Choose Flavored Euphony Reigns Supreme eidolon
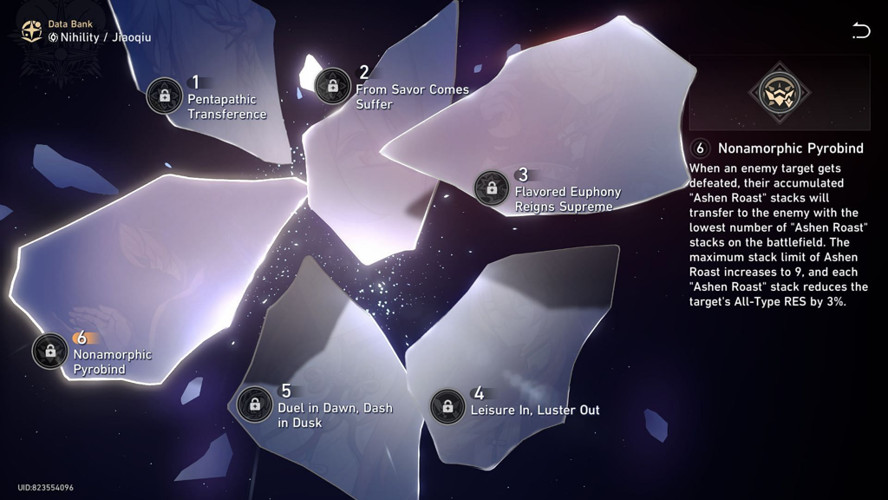 [491, 187]
